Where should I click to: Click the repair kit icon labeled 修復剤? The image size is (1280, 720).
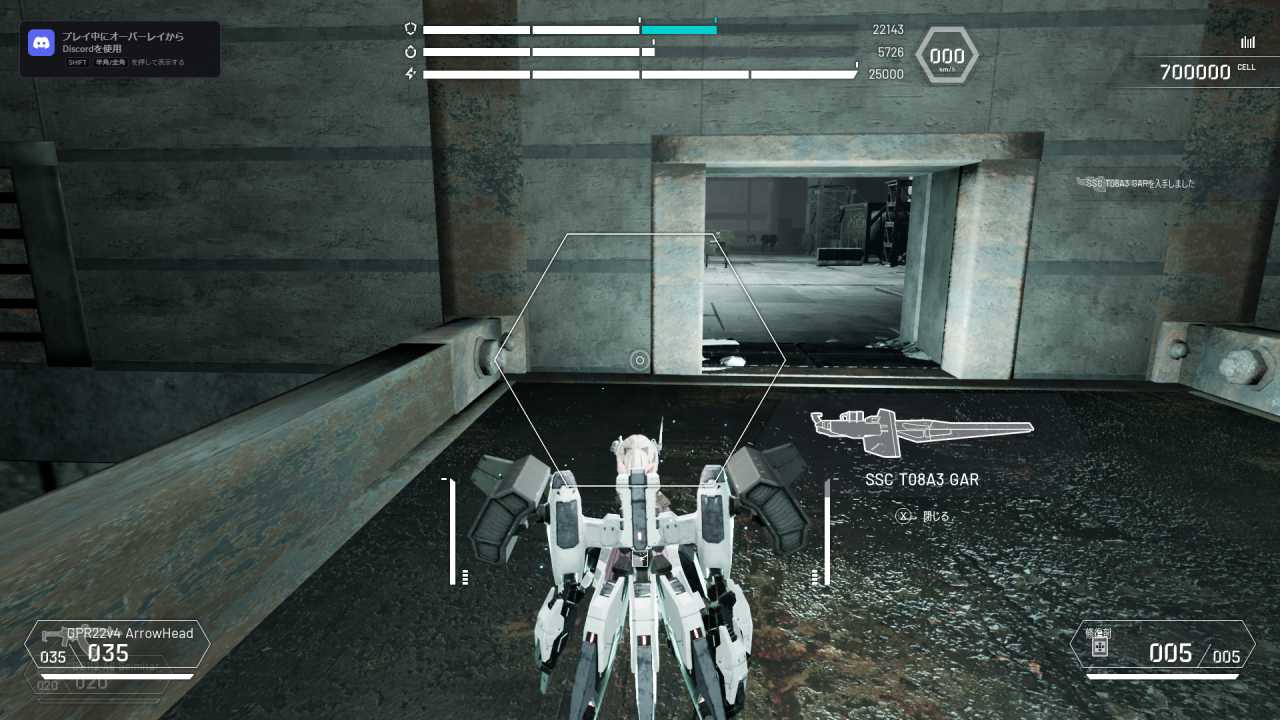click(1101, 647)
